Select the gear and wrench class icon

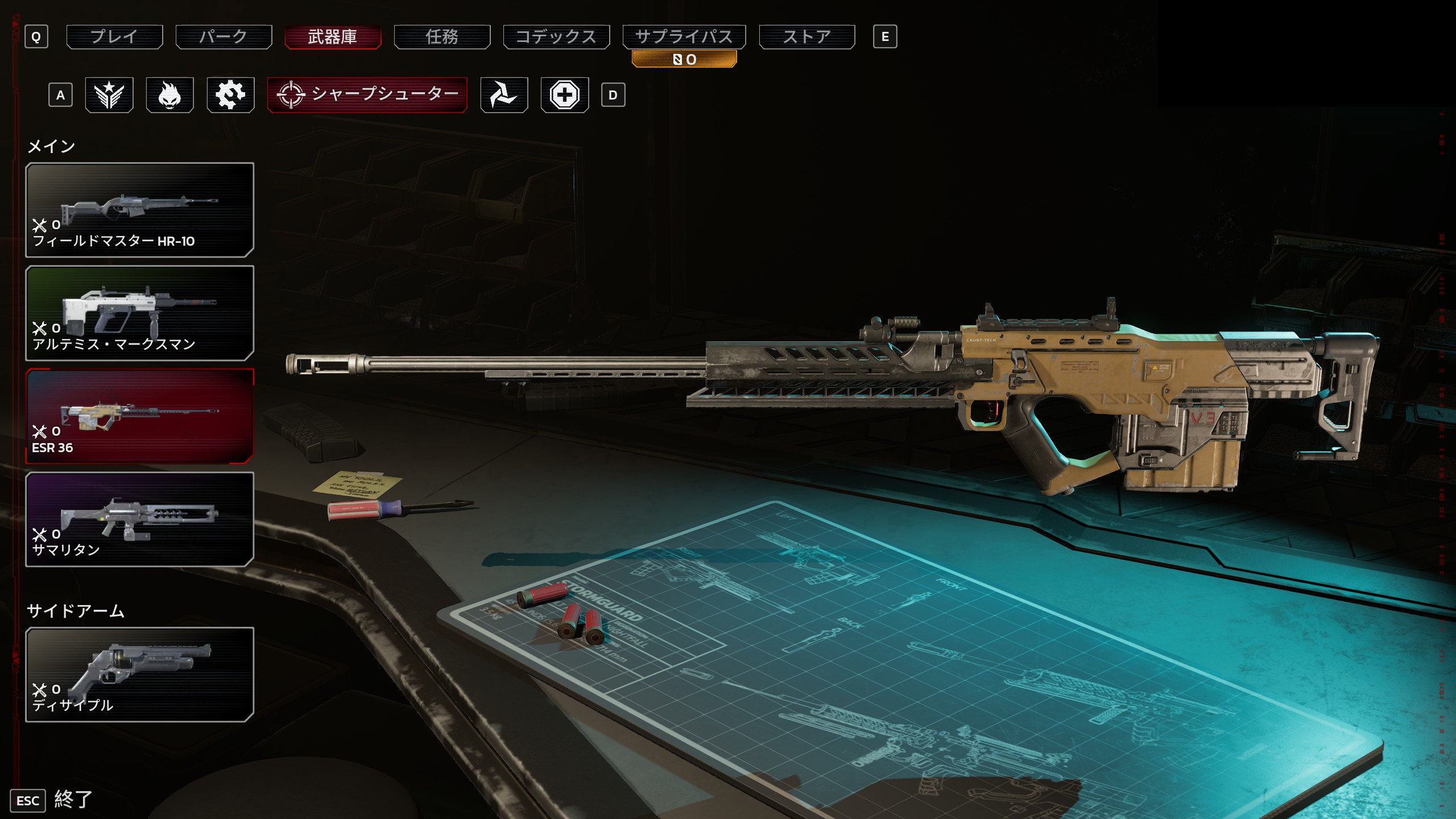tap(230, 95)
